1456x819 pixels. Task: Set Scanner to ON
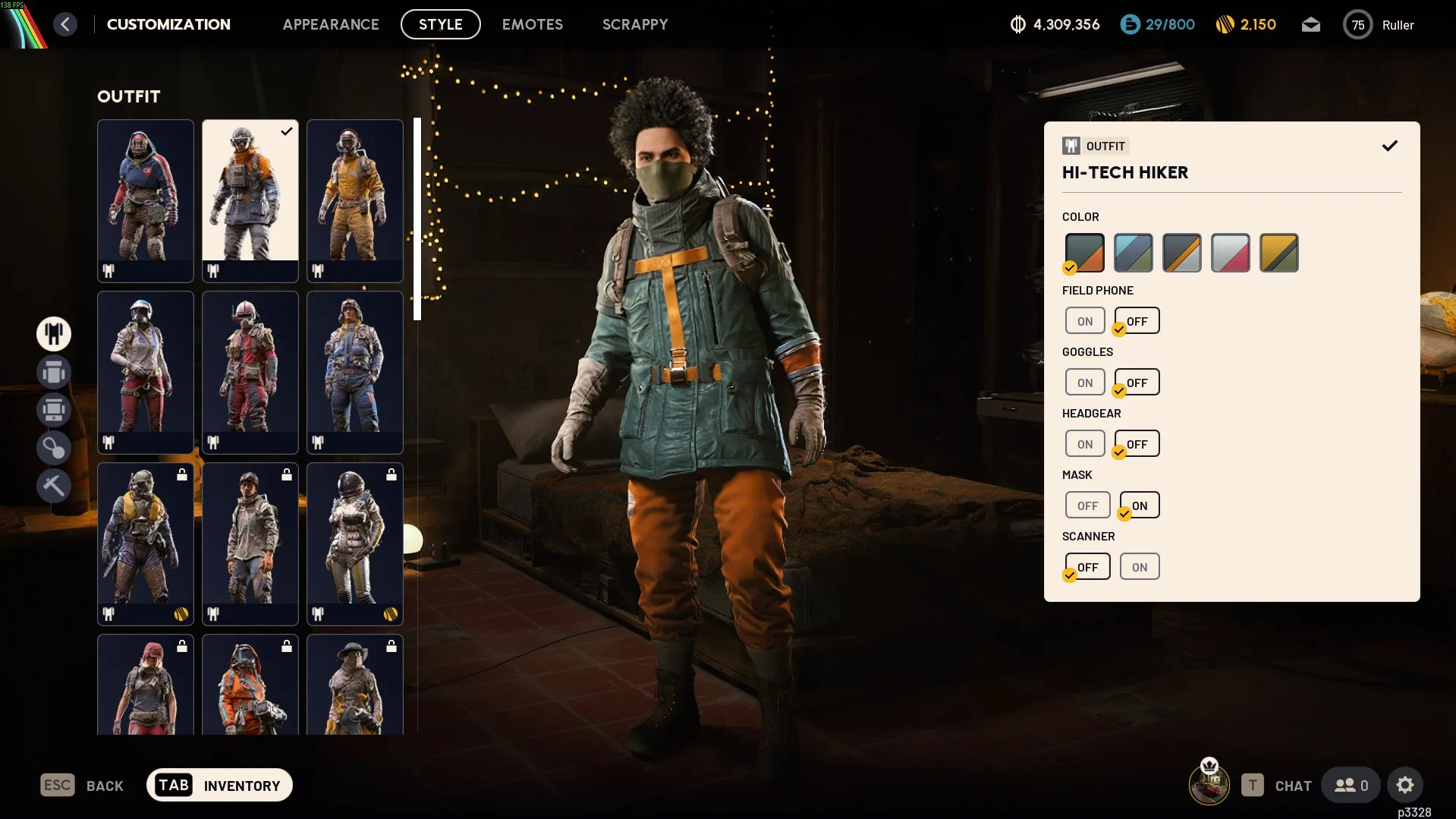[x=1139, y=567]
